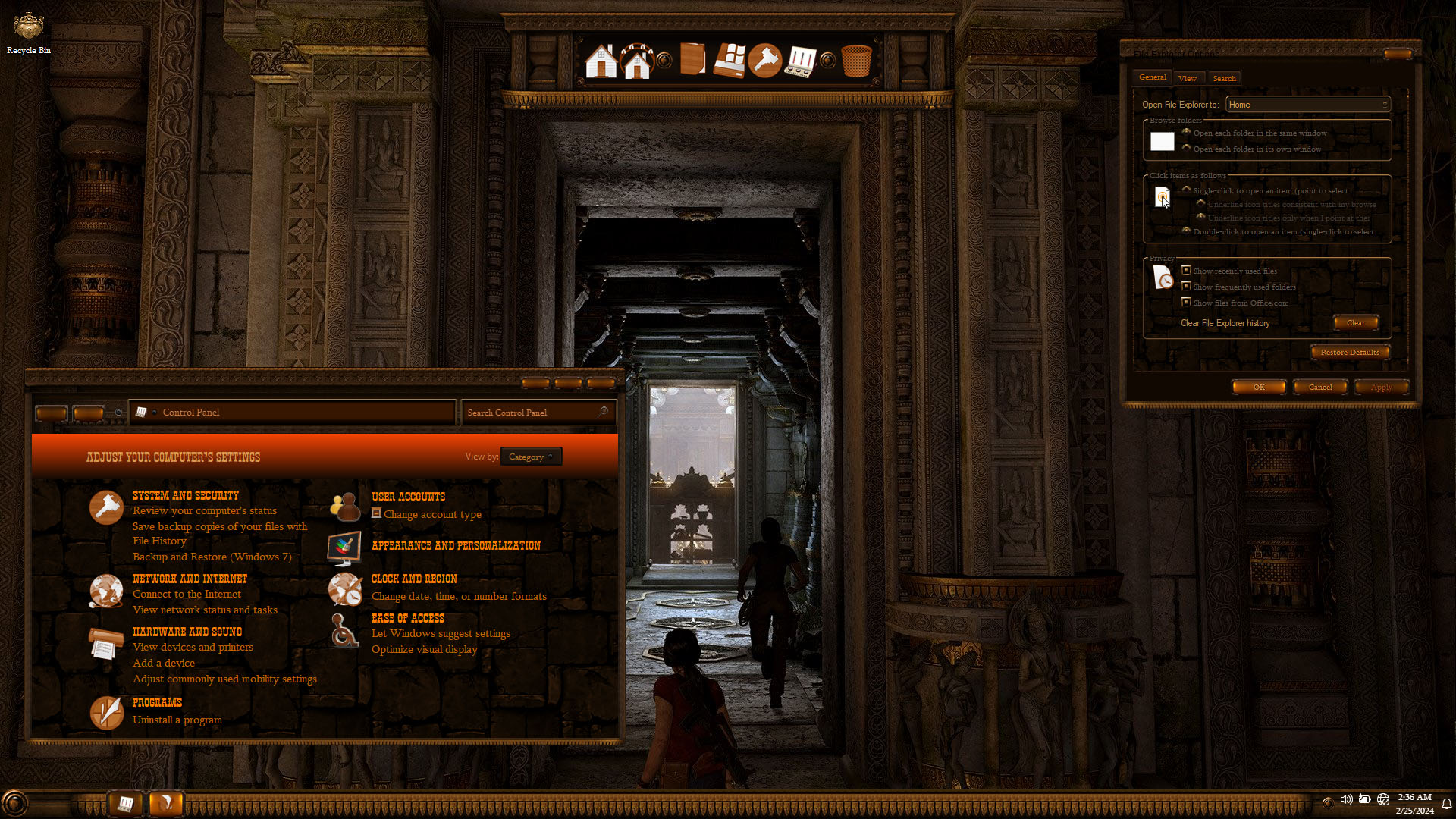1456x819 pixels.
Task: Open System and Security settings
Action: (x=185, y=495)
